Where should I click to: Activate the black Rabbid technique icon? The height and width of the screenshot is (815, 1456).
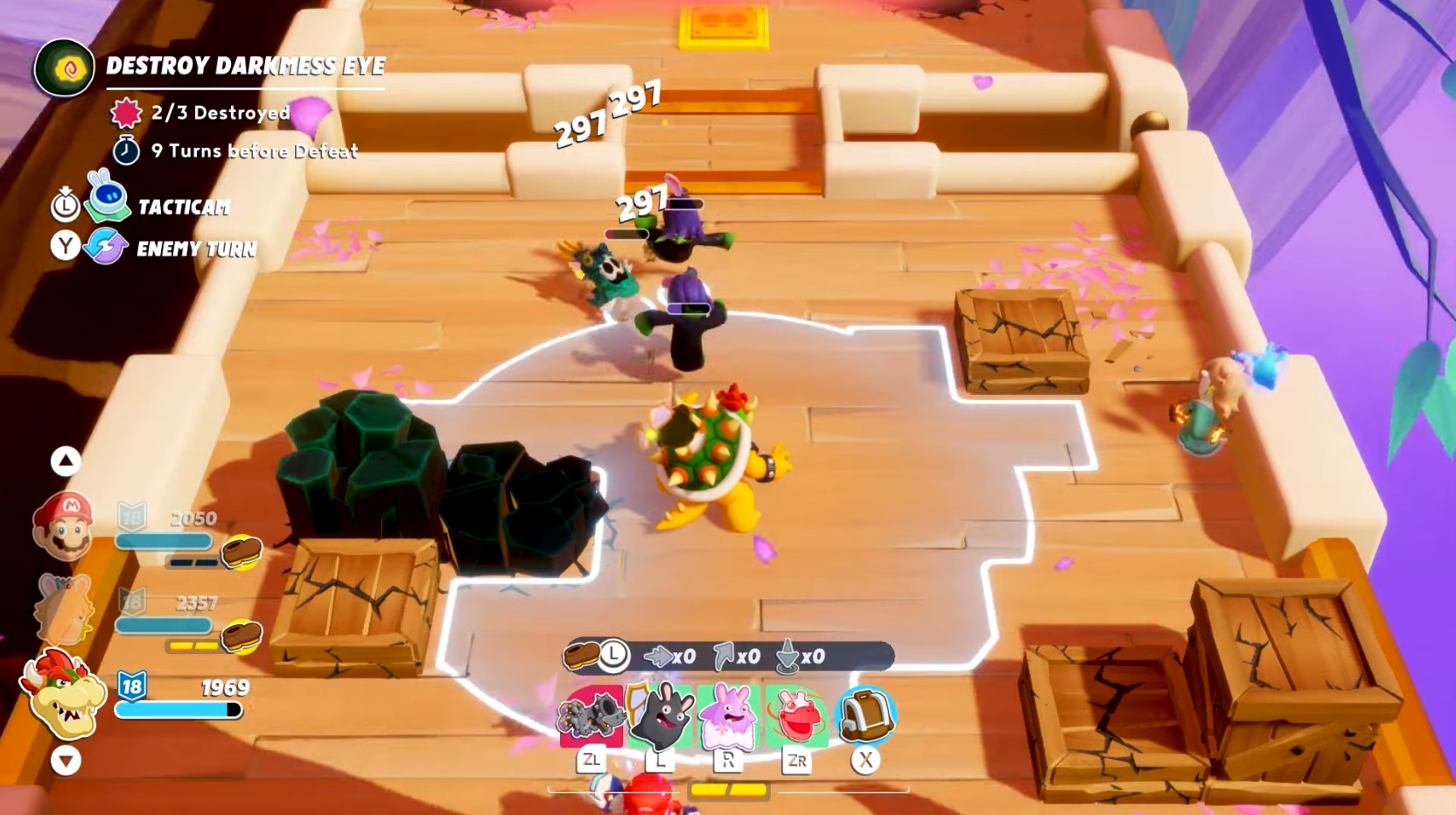coord(661,717)
